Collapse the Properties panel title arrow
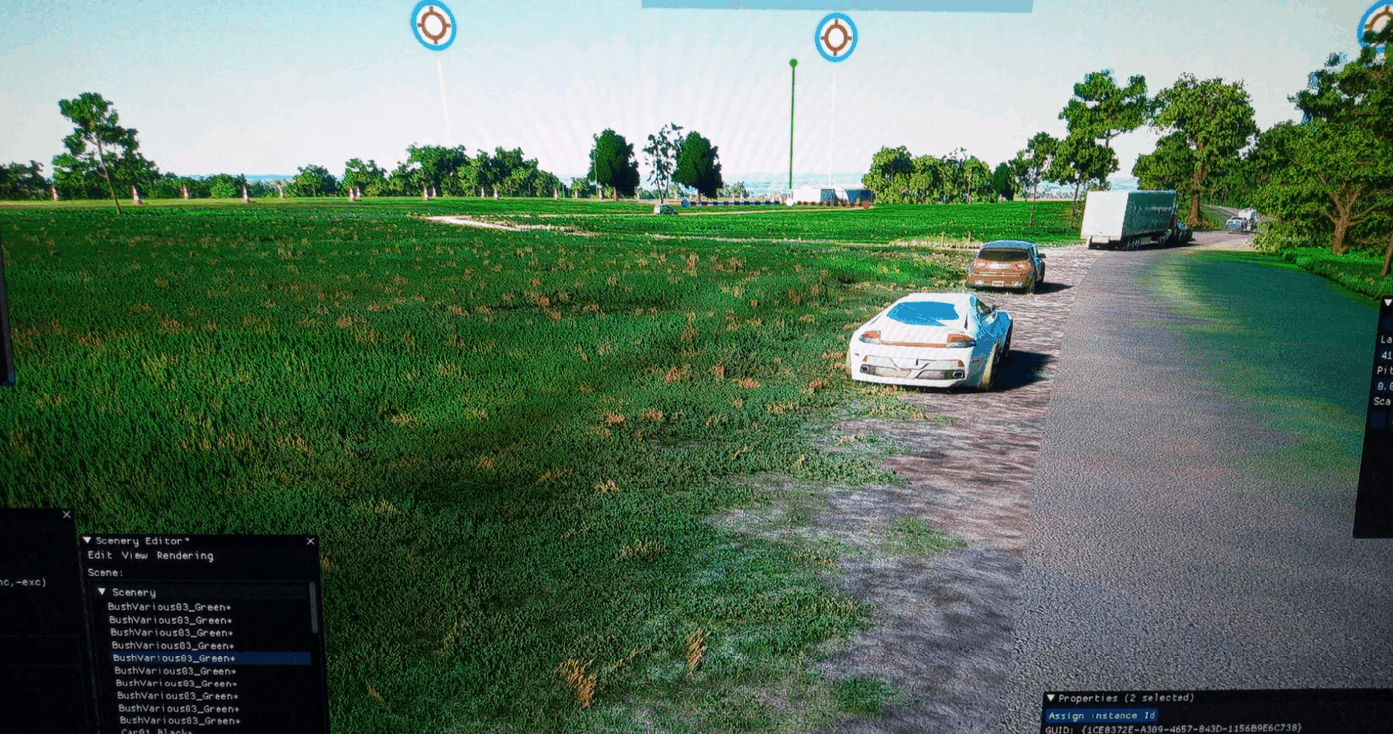 click(1050, 698)
